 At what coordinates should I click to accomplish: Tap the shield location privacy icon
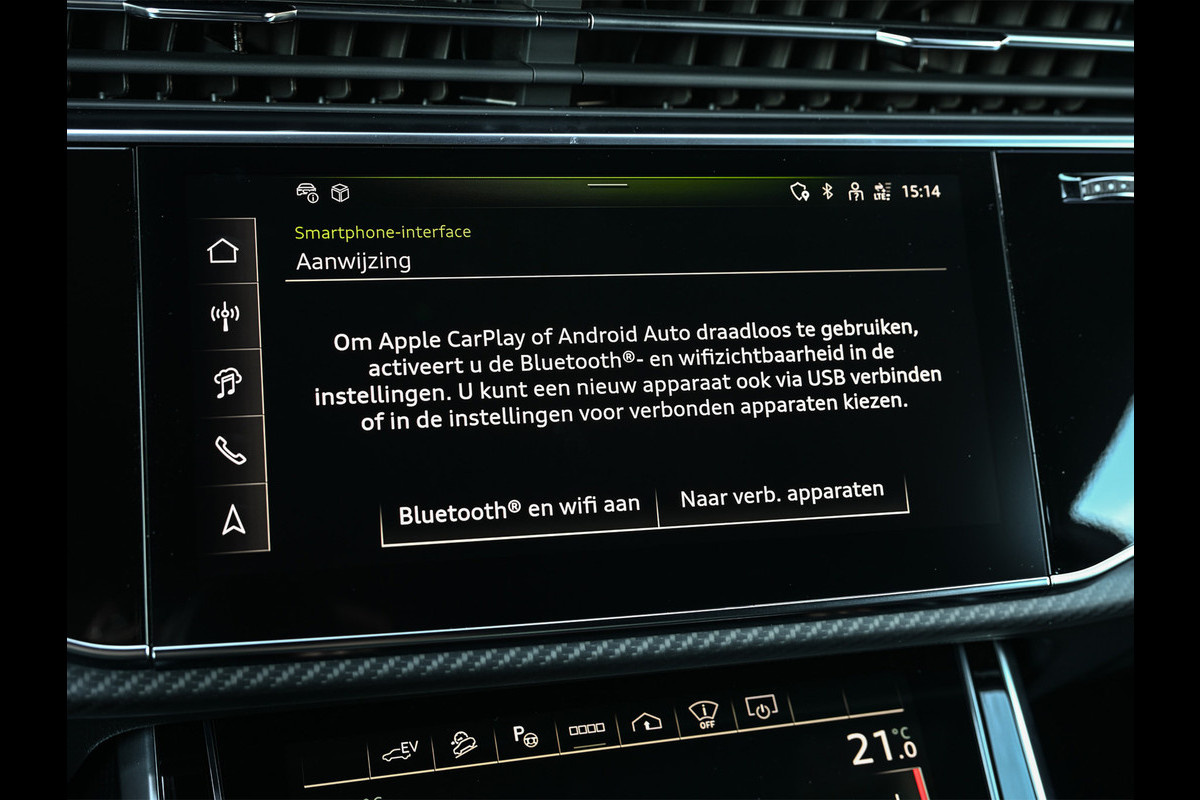[x=799, y=191]
